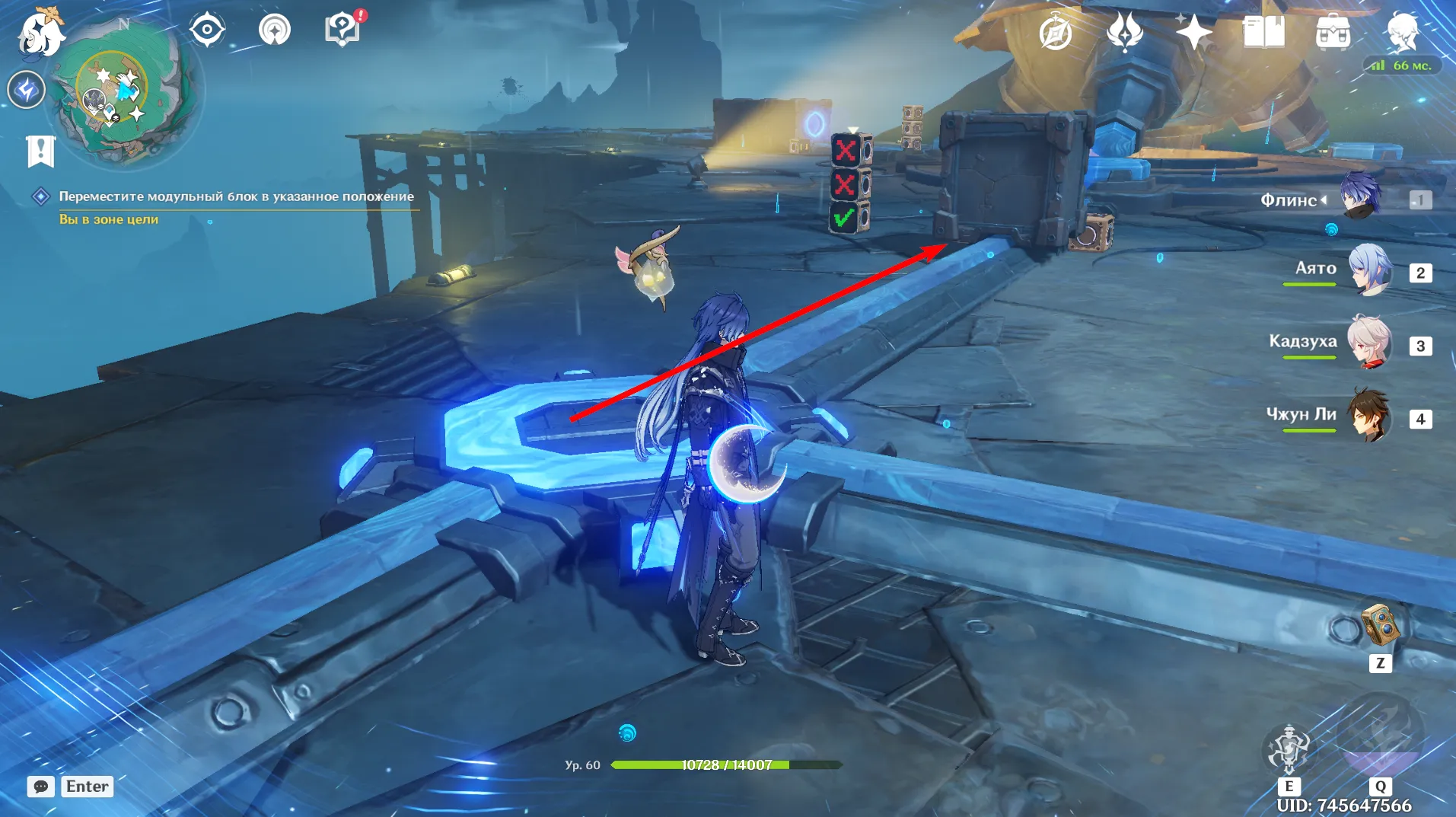Activate the elemental sight eye icon
The width and height of the screenshot is (1456, 817).
[207, 30]
